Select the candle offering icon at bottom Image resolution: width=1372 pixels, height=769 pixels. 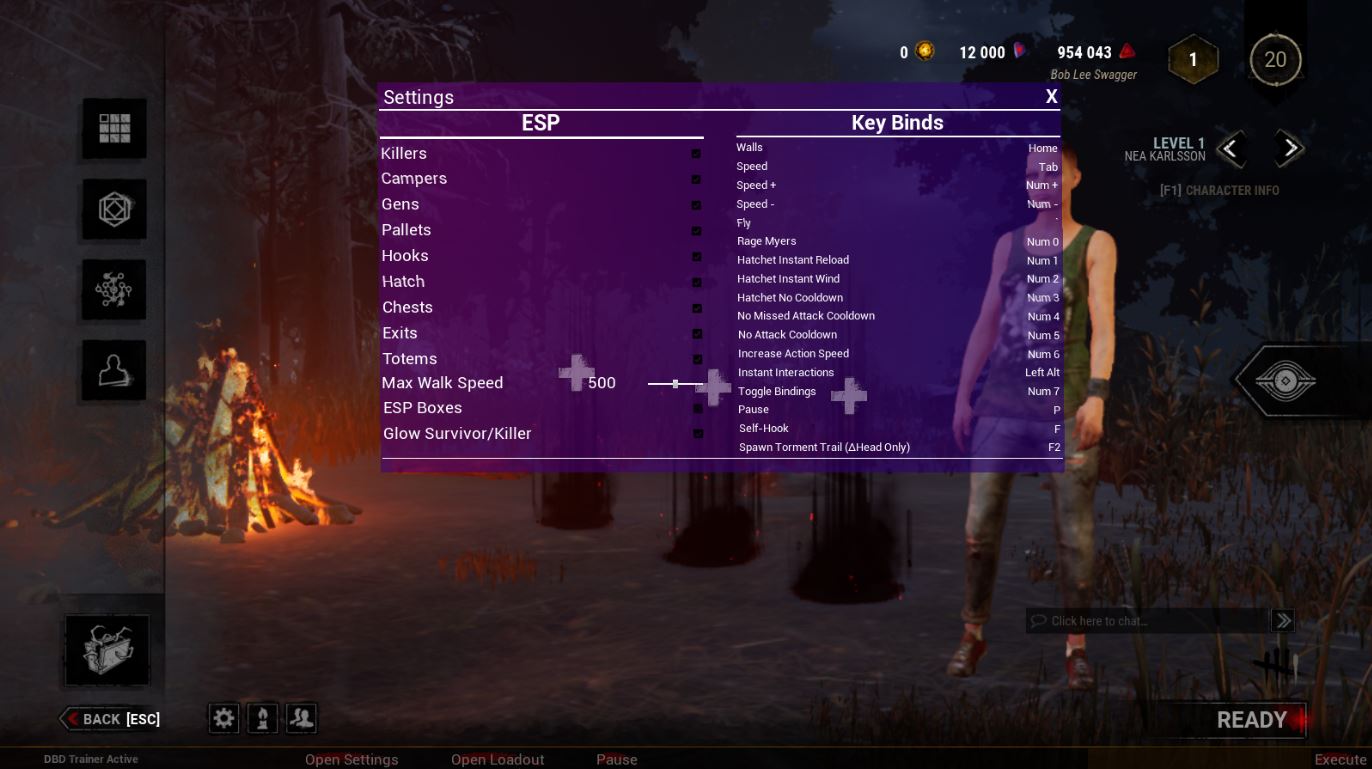261,717
